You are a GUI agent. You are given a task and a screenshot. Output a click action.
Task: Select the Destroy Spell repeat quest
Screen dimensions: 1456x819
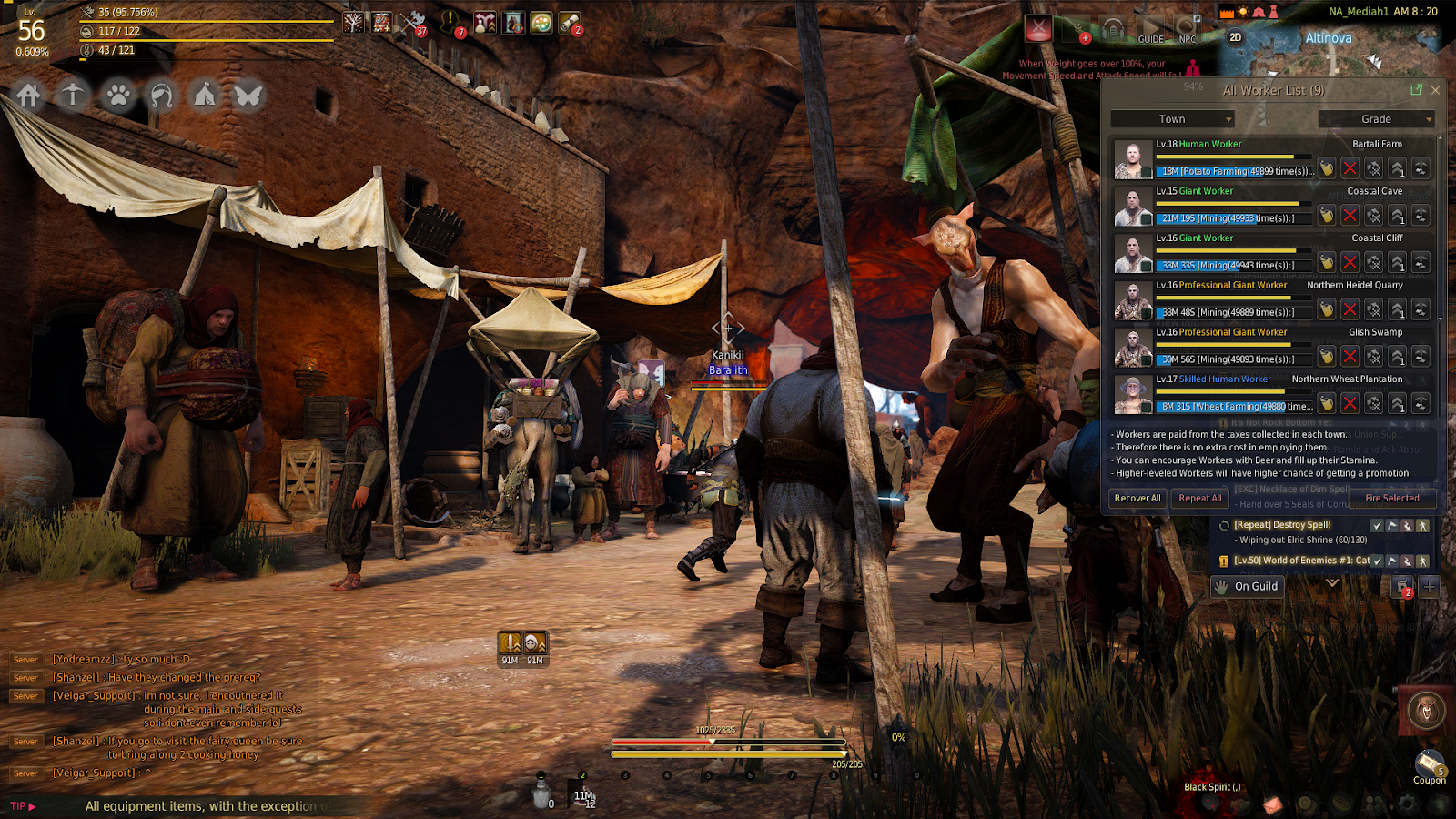point(1282,525)
